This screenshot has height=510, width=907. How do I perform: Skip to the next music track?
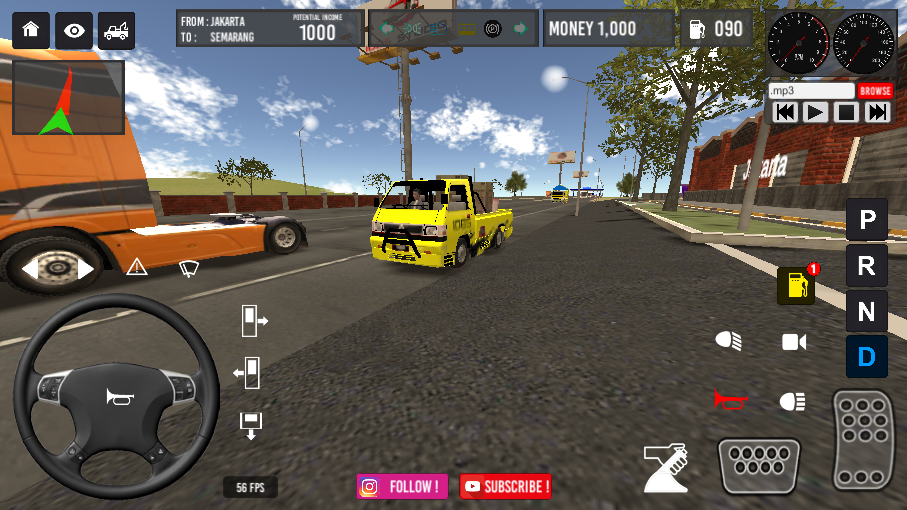tap(877, 112)
